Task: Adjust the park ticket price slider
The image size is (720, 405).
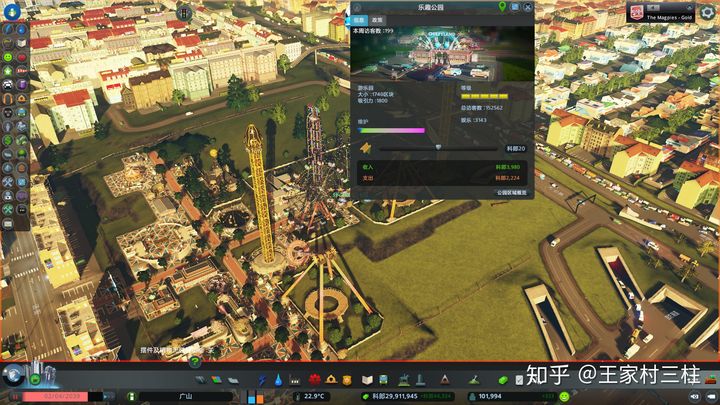Action: click(437, 147)
